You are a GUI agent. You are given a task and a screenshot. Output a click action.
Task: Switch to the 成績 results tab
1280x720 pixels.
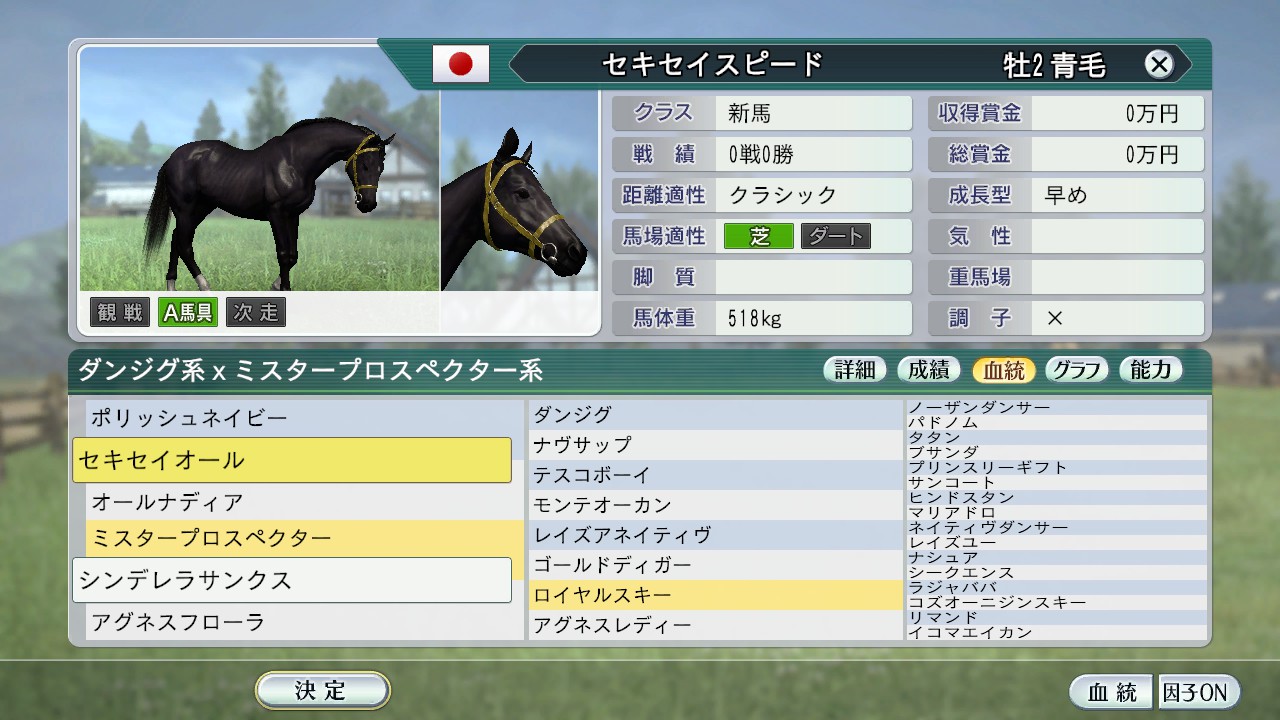928,369
